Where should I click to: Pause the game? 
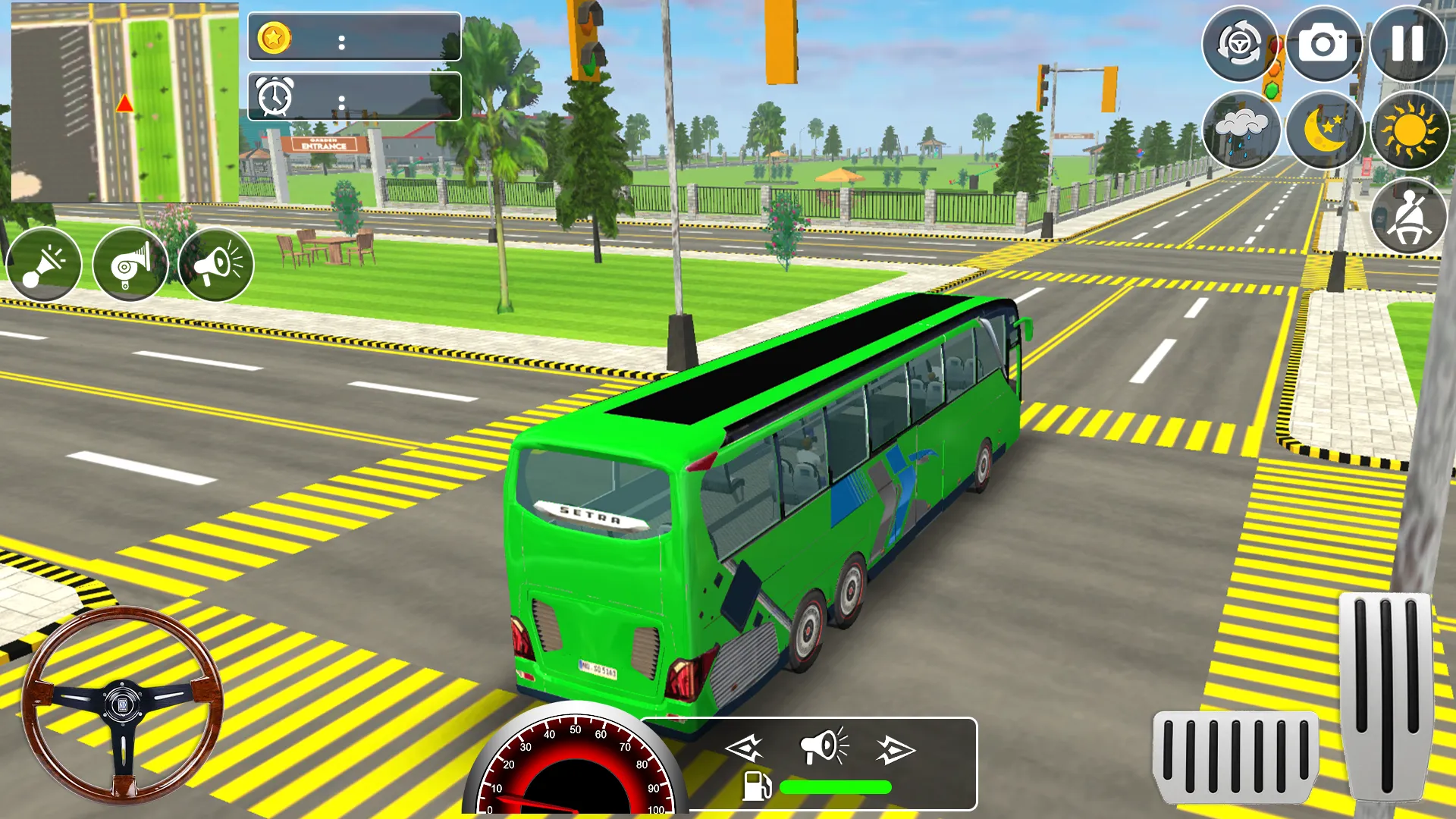(x=1407, y=44)
